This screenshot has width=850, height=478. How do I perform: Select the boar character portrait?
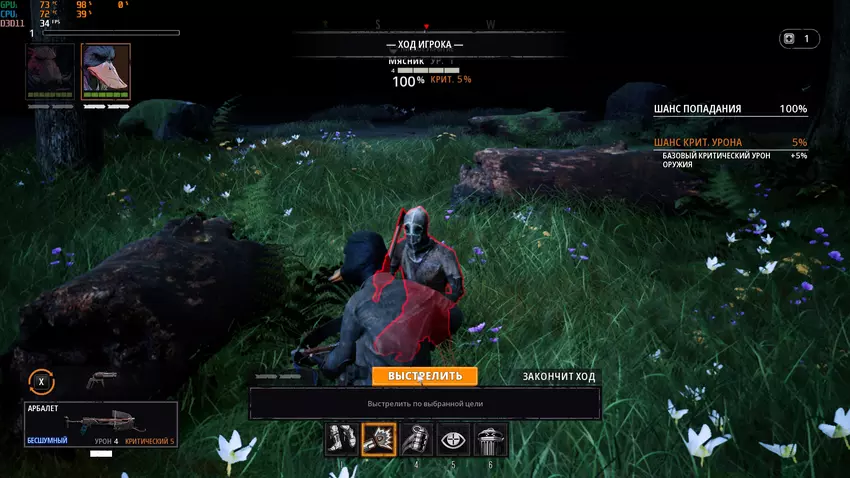point(51,71)
